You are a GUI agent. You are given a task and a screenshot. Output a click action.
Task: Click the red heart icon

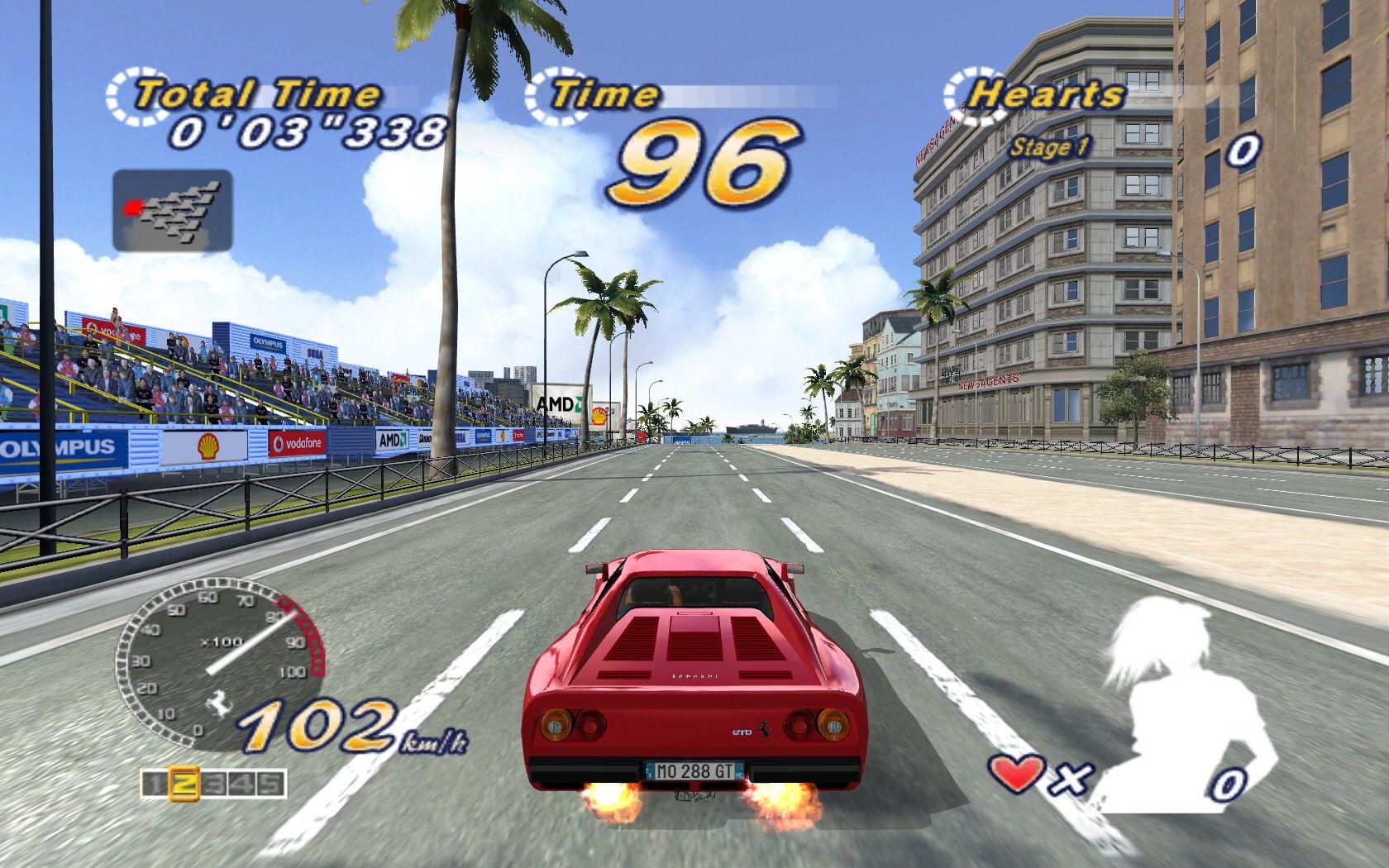coord(1014,775)
